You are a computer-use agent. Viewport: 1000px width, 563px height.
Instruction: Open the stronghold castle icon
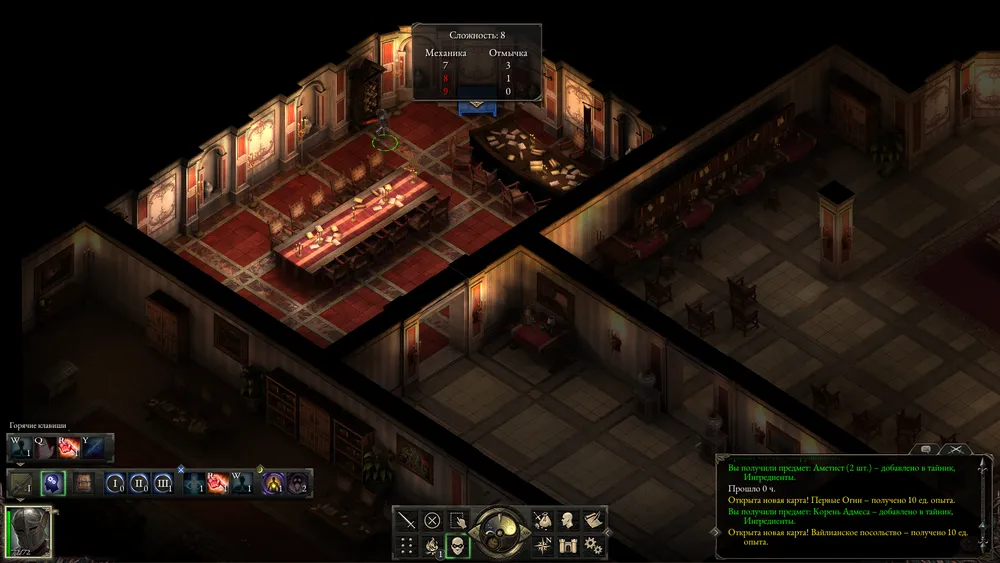pyautogui.click(x=568, y=546)
